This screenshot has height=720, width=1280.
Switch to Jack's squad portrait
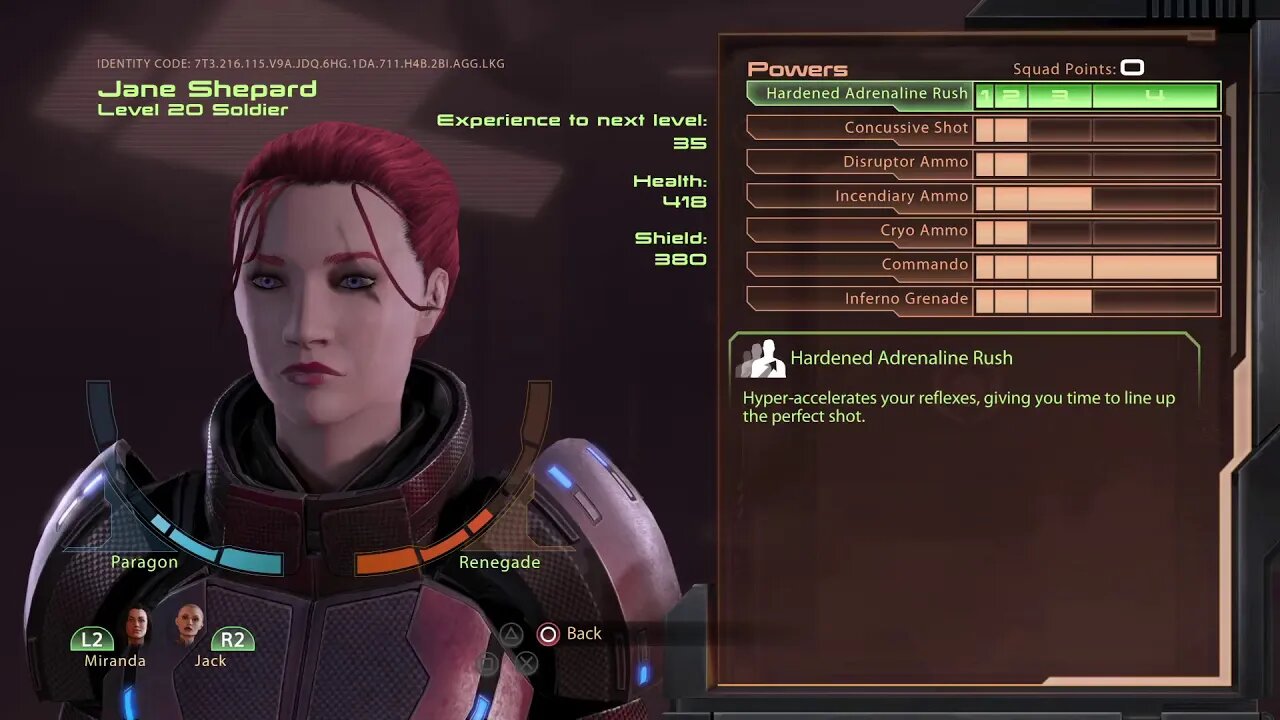(189, 625)
